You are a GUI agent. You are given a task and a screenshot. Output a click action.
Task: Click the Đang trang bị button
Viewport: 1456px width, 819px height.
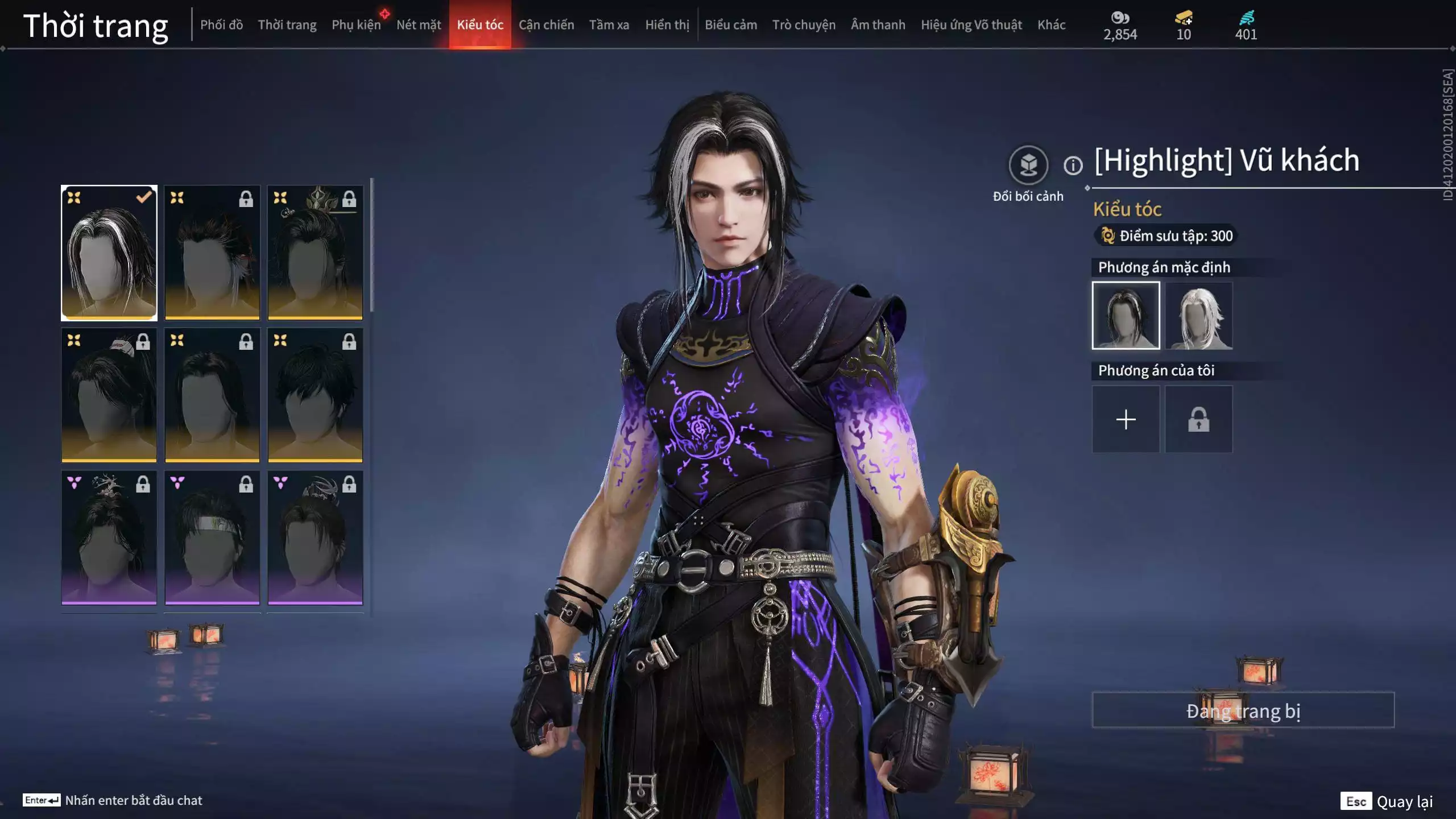click(x=1243, y=710)
